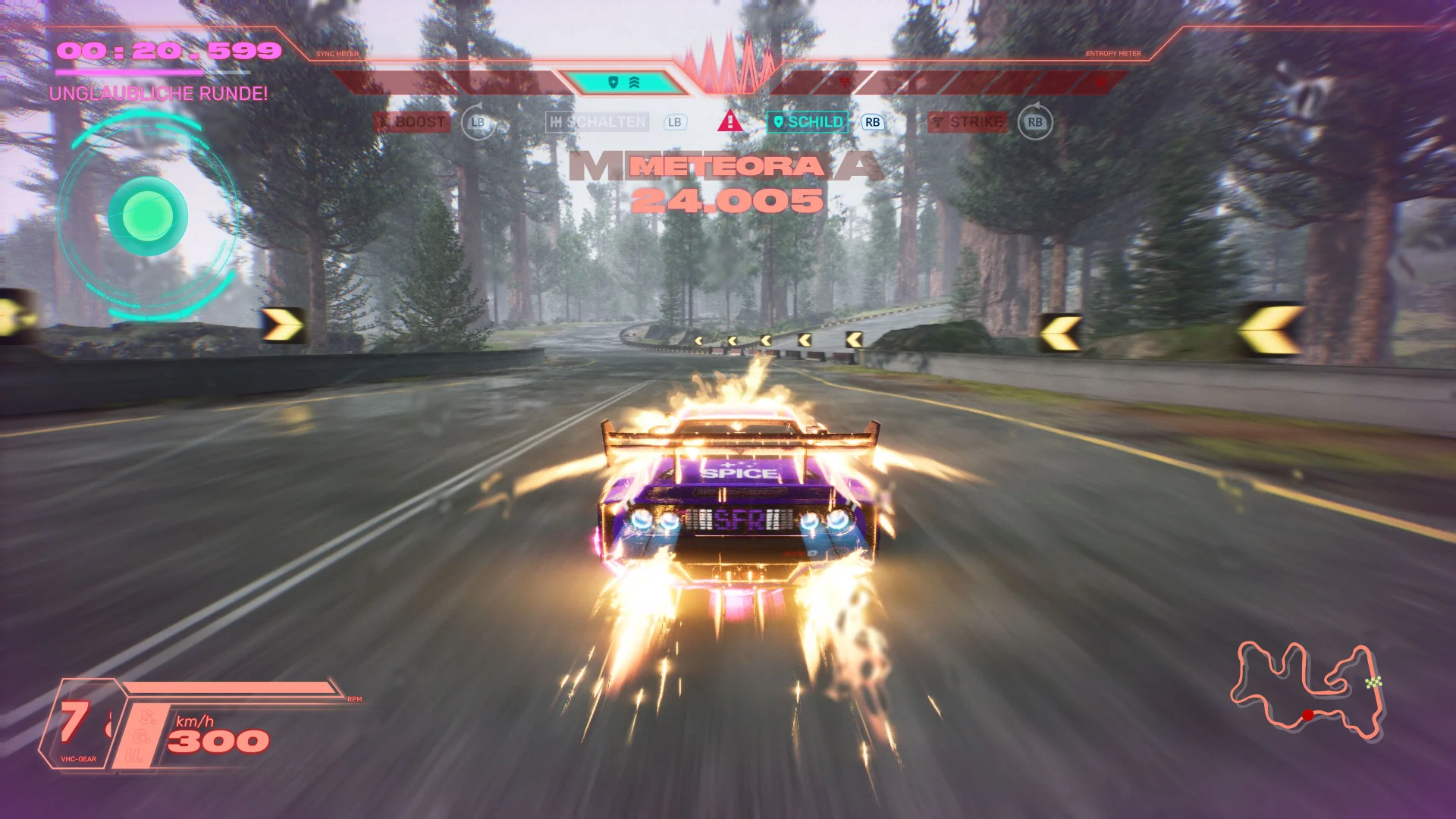Click the track minimap

pos(1307,690)
